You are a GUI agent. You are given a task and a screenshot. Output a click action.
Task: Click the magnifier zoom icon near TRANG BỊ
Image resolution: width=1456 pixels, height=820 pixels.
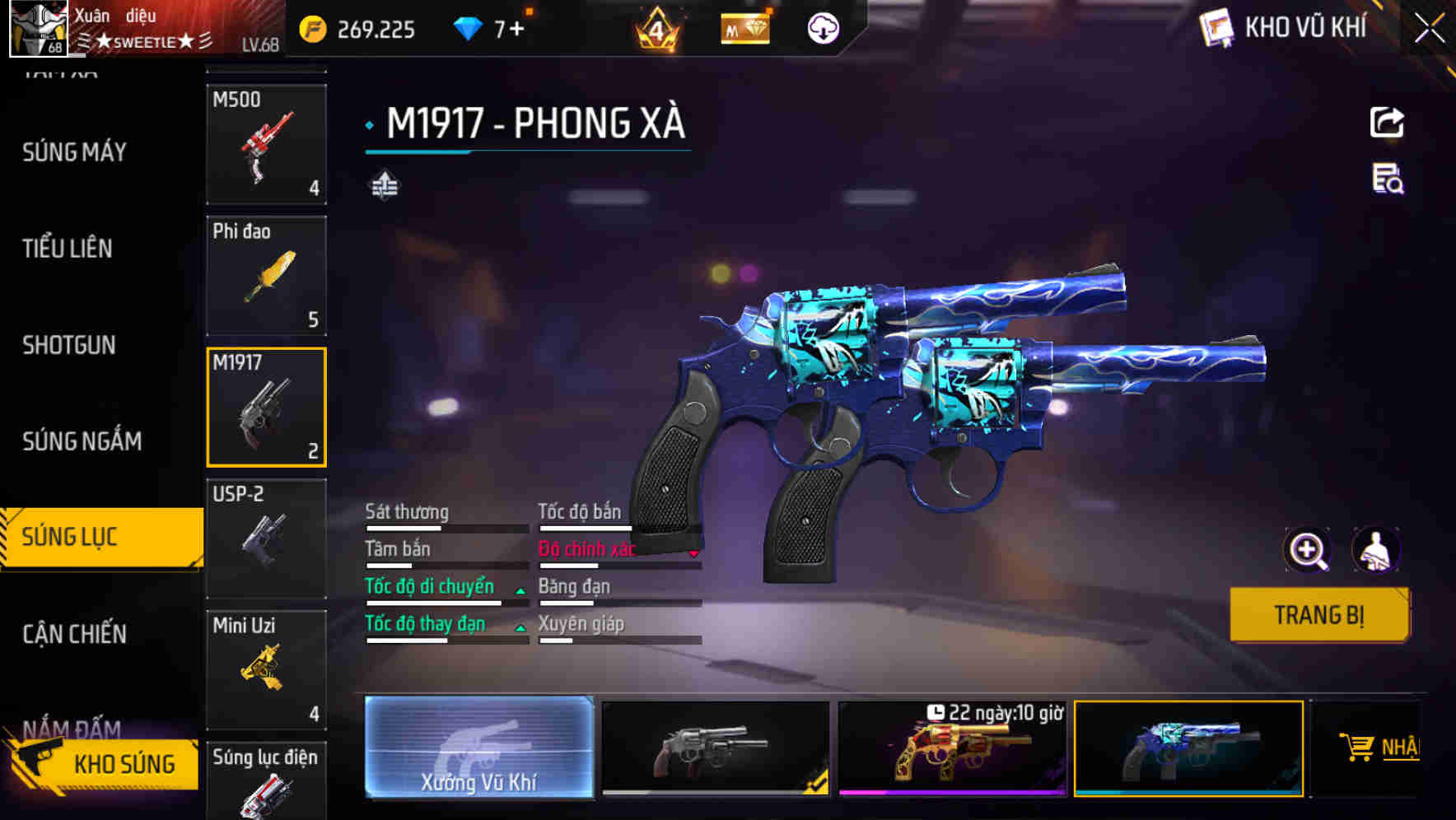coord(1308,550)
